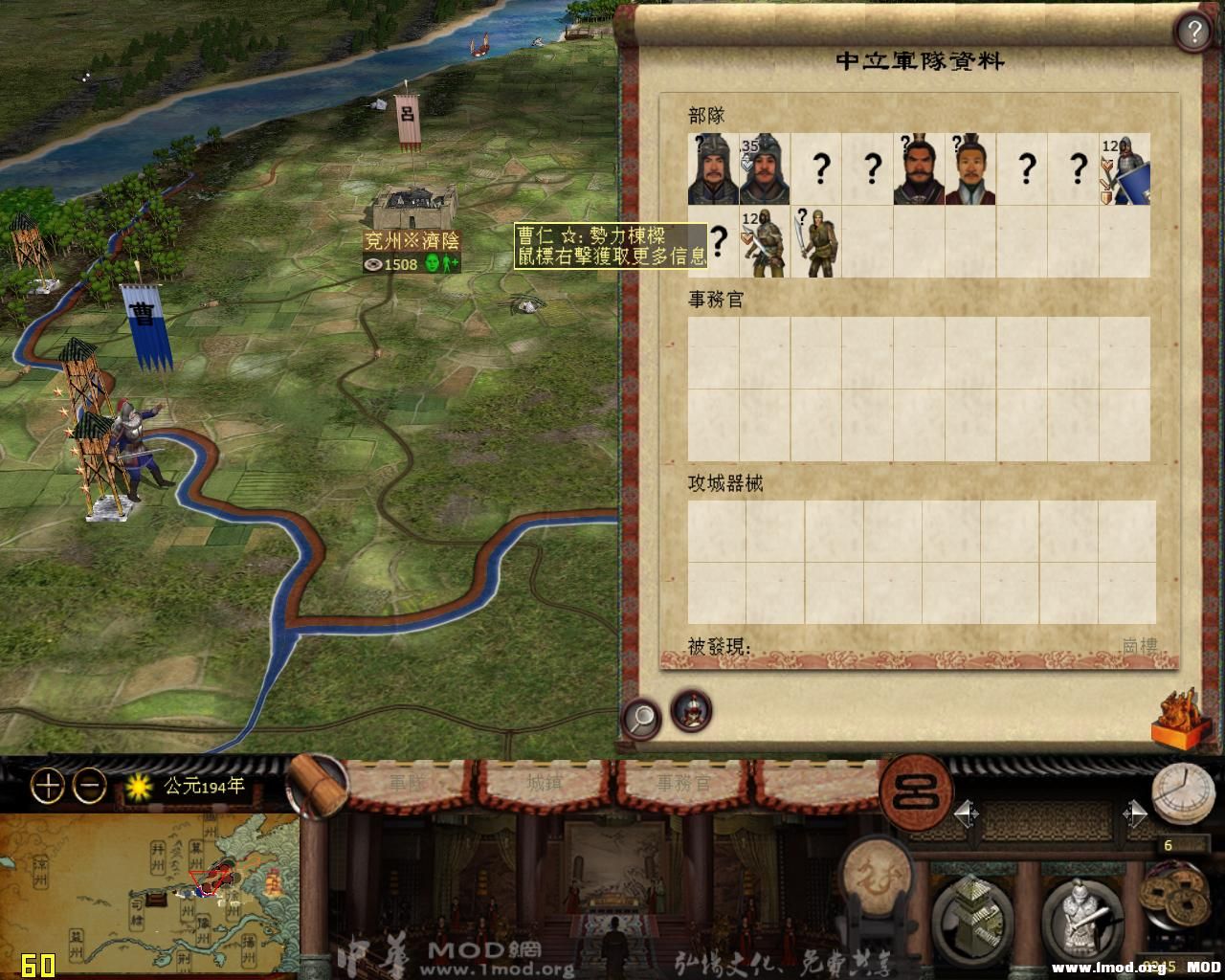Click the rolled scroll button beside the tabs
Image resolution: width=1225 pixels, height=980 pixels.
316,787
